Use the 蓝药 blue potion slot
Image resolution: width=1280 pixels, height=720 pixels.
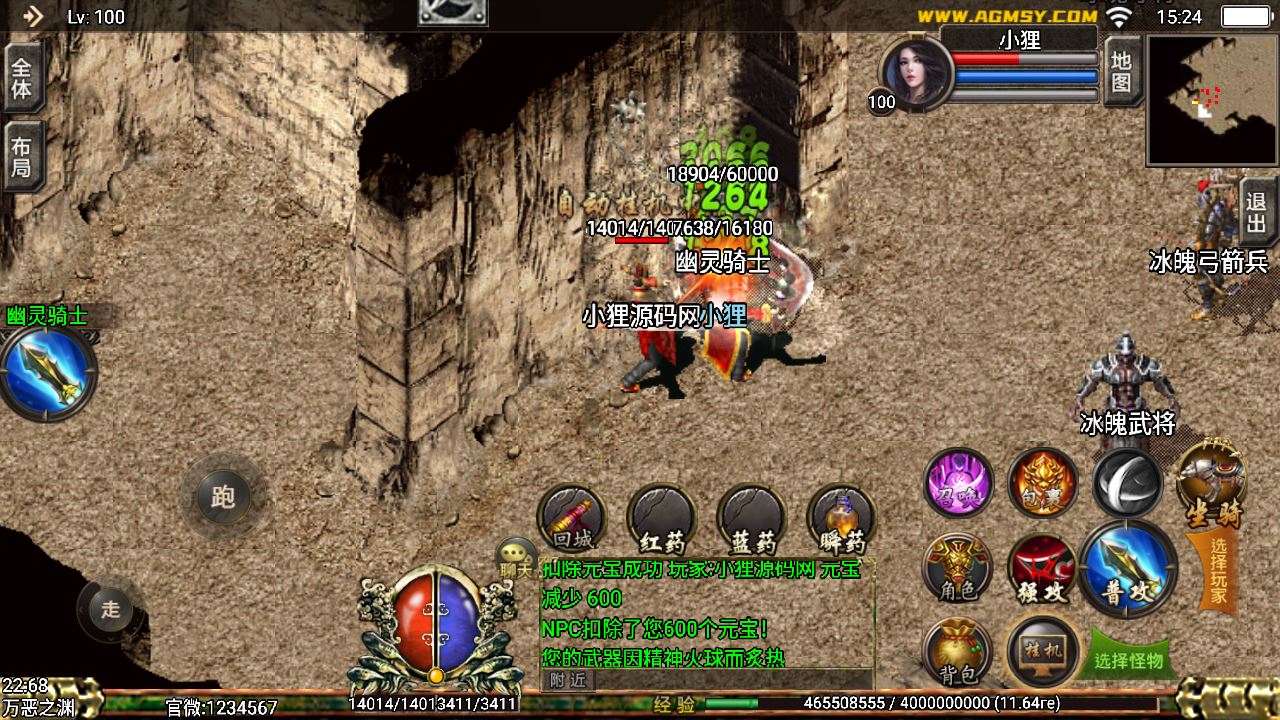point(752,520)
